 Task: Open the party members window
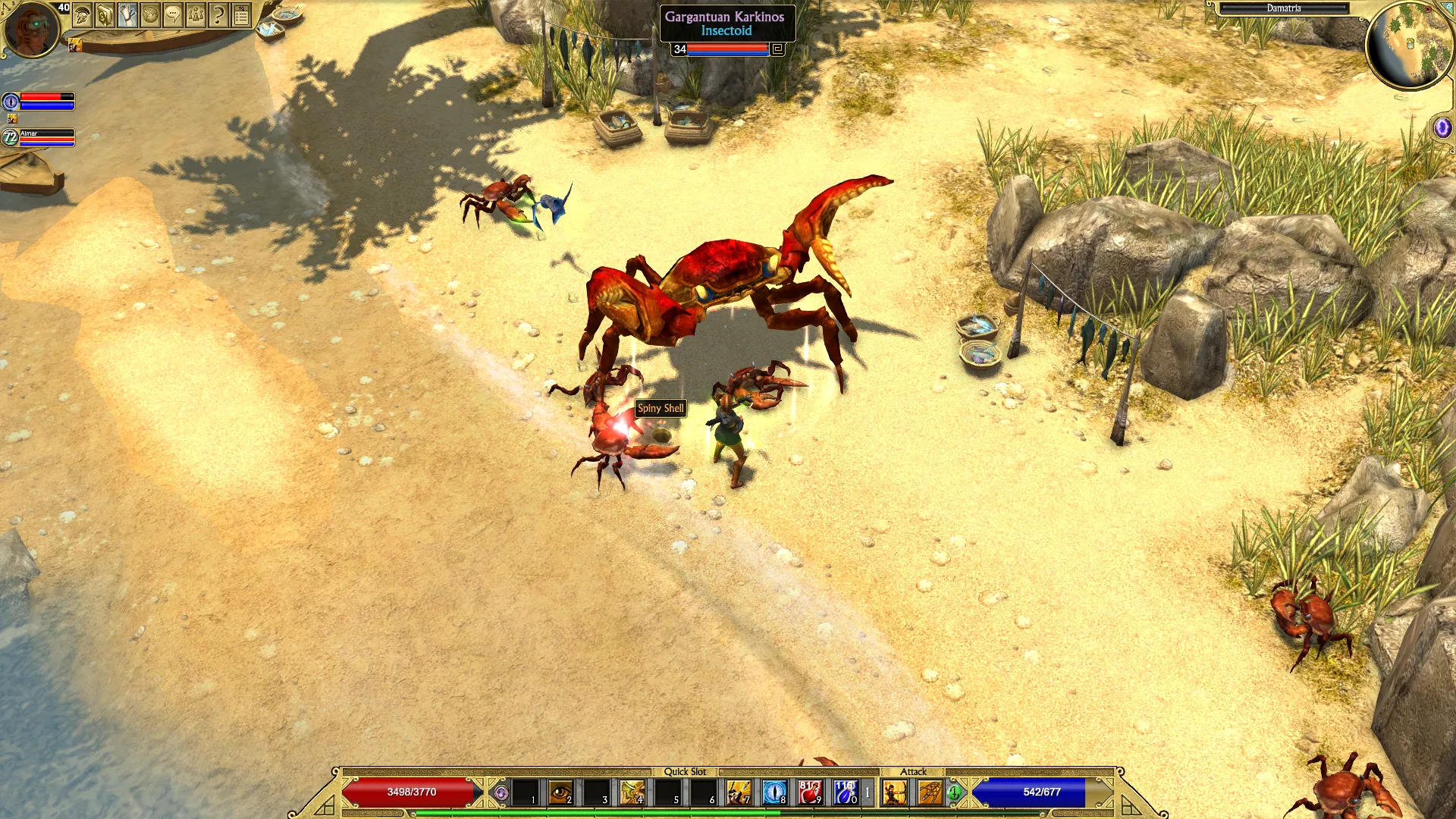pos(196,15)
